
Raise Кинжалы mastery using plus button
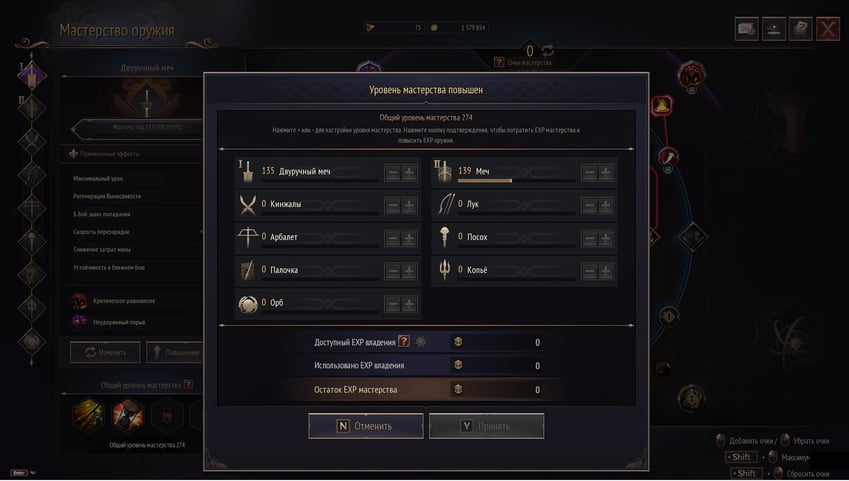(x=409, y=205)
